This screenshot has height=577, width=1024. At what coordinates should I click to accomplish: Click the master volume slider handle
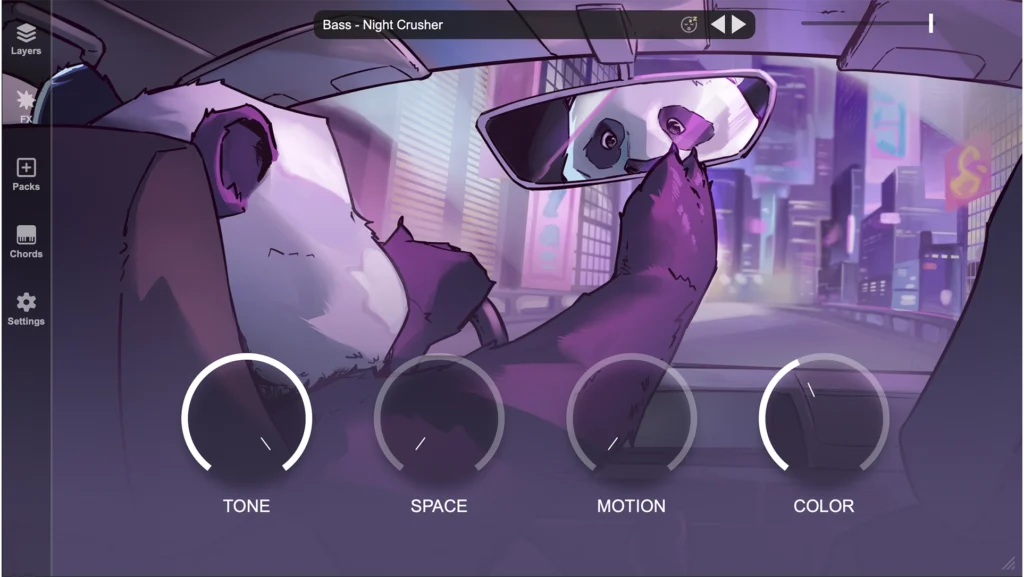(x=931, y=23)
